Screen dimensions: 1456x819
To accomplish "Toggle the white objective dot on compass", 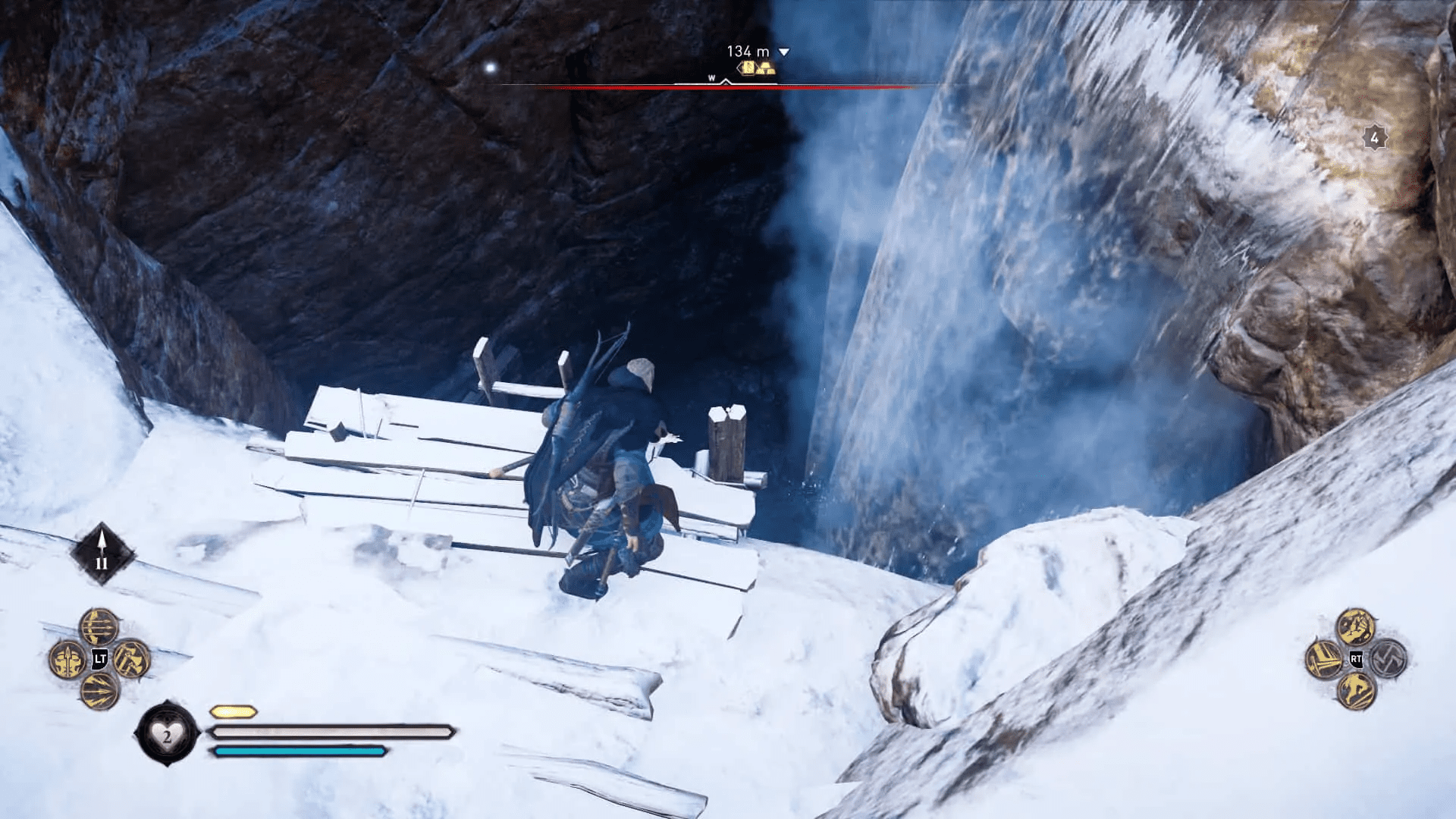I will click(489, 66).
